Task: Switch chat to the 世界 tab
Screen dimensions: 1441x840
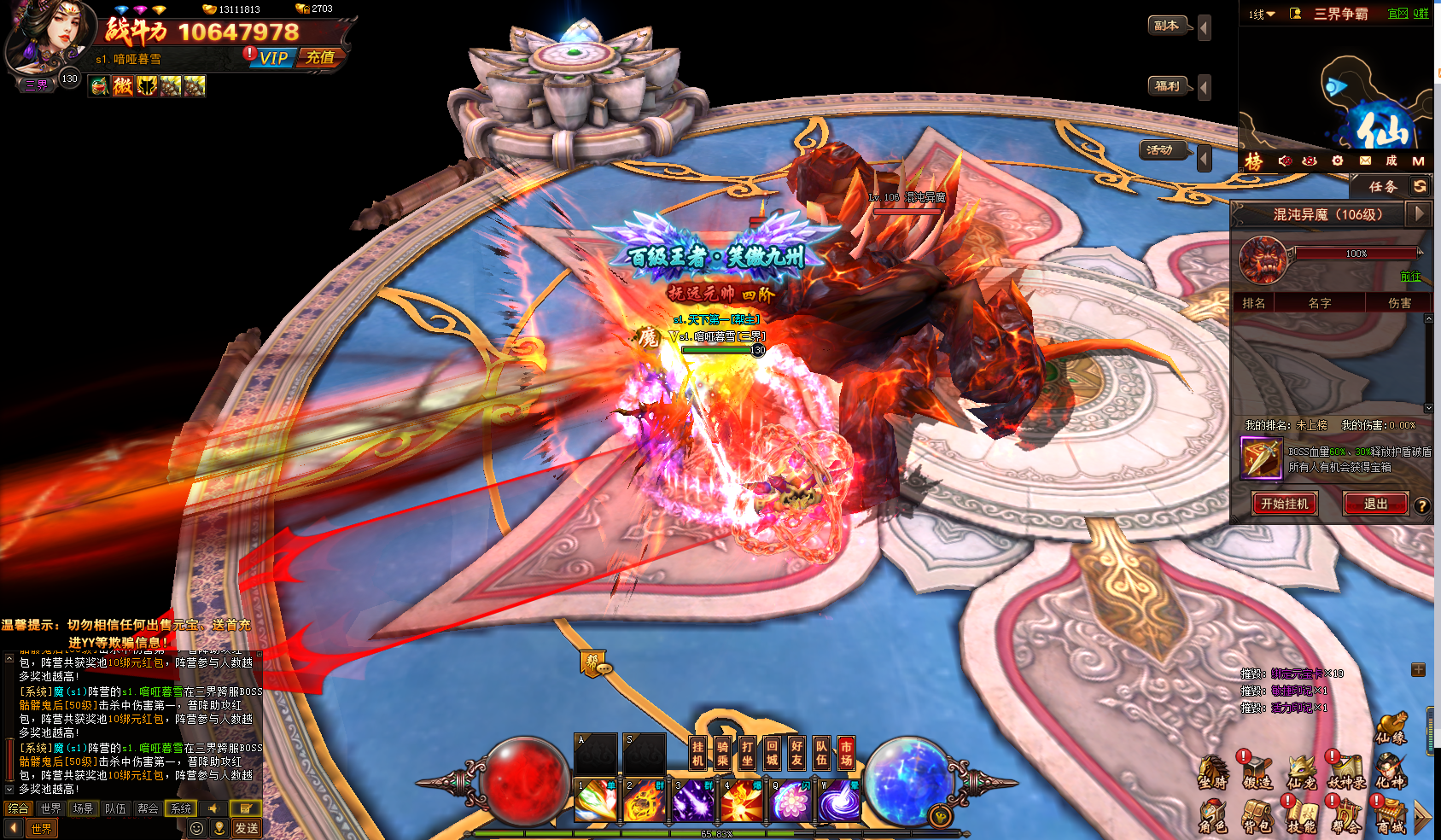Action: point(51,808)
